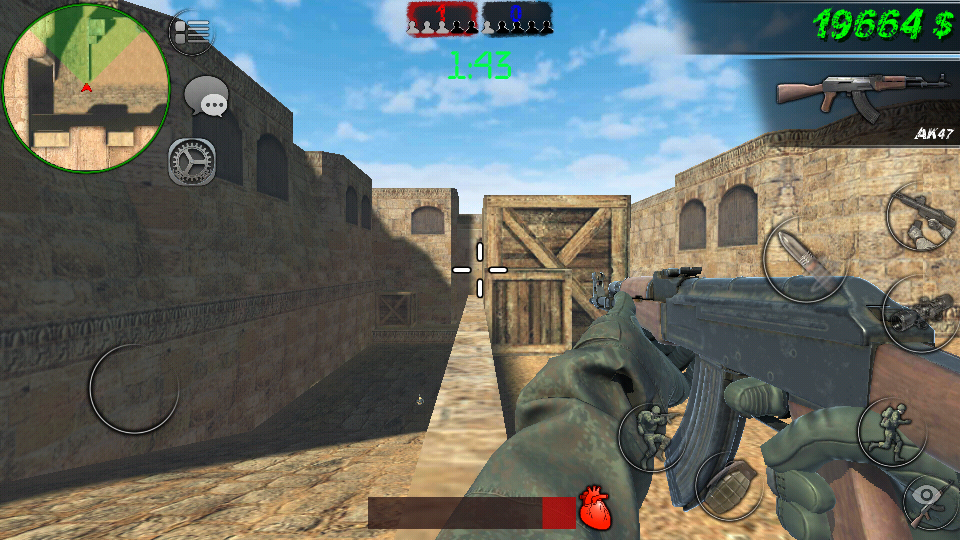
Task: Toggle crouch with the kneeling soldier icon
Action: click(x=651, y=436)
